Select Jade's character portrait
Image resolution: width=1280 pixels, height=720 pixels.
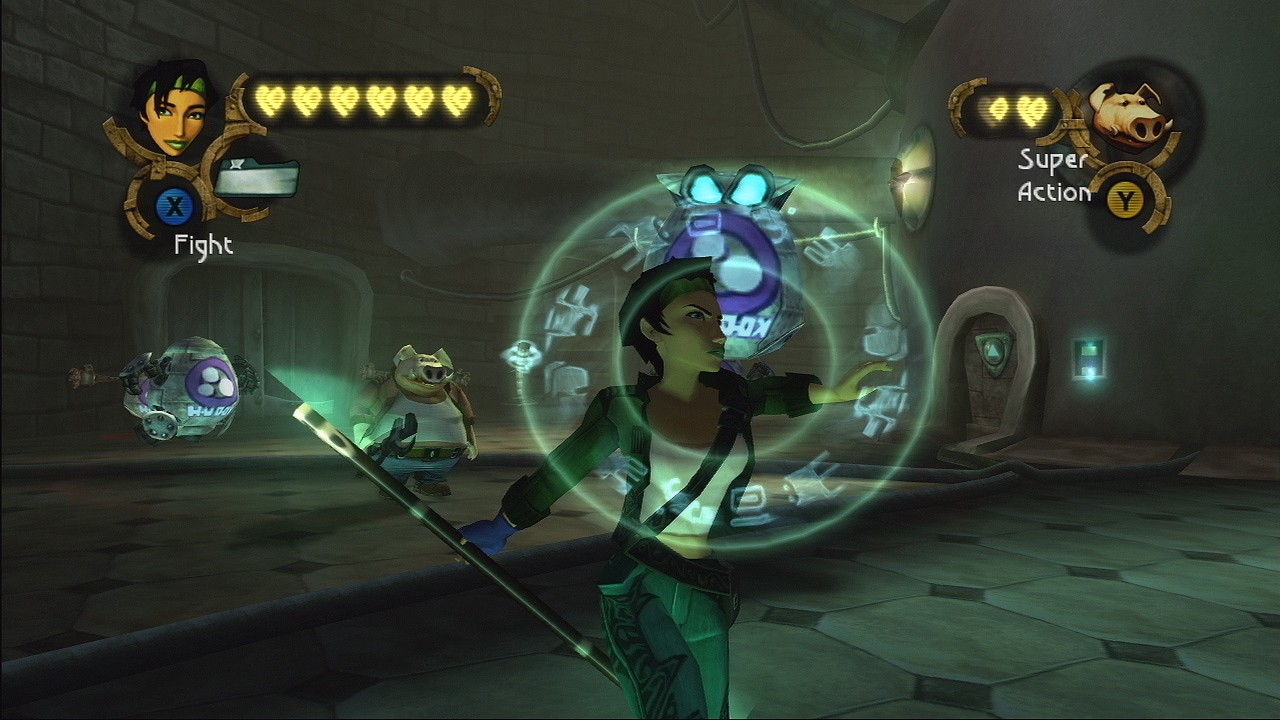pos(171,109)
